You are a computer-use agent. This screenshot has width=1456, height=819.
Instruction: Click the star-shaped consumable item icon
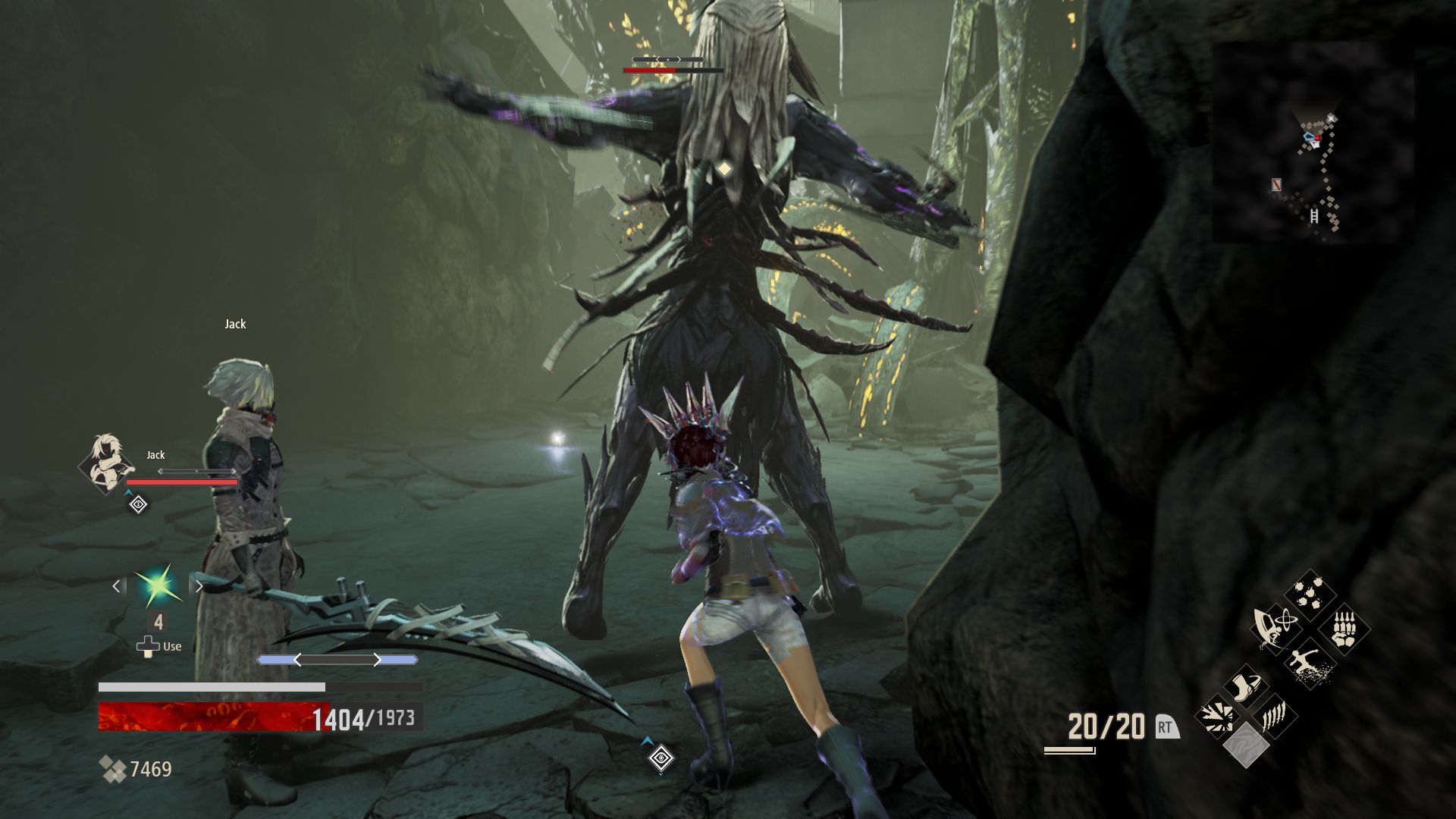[159, 585]
